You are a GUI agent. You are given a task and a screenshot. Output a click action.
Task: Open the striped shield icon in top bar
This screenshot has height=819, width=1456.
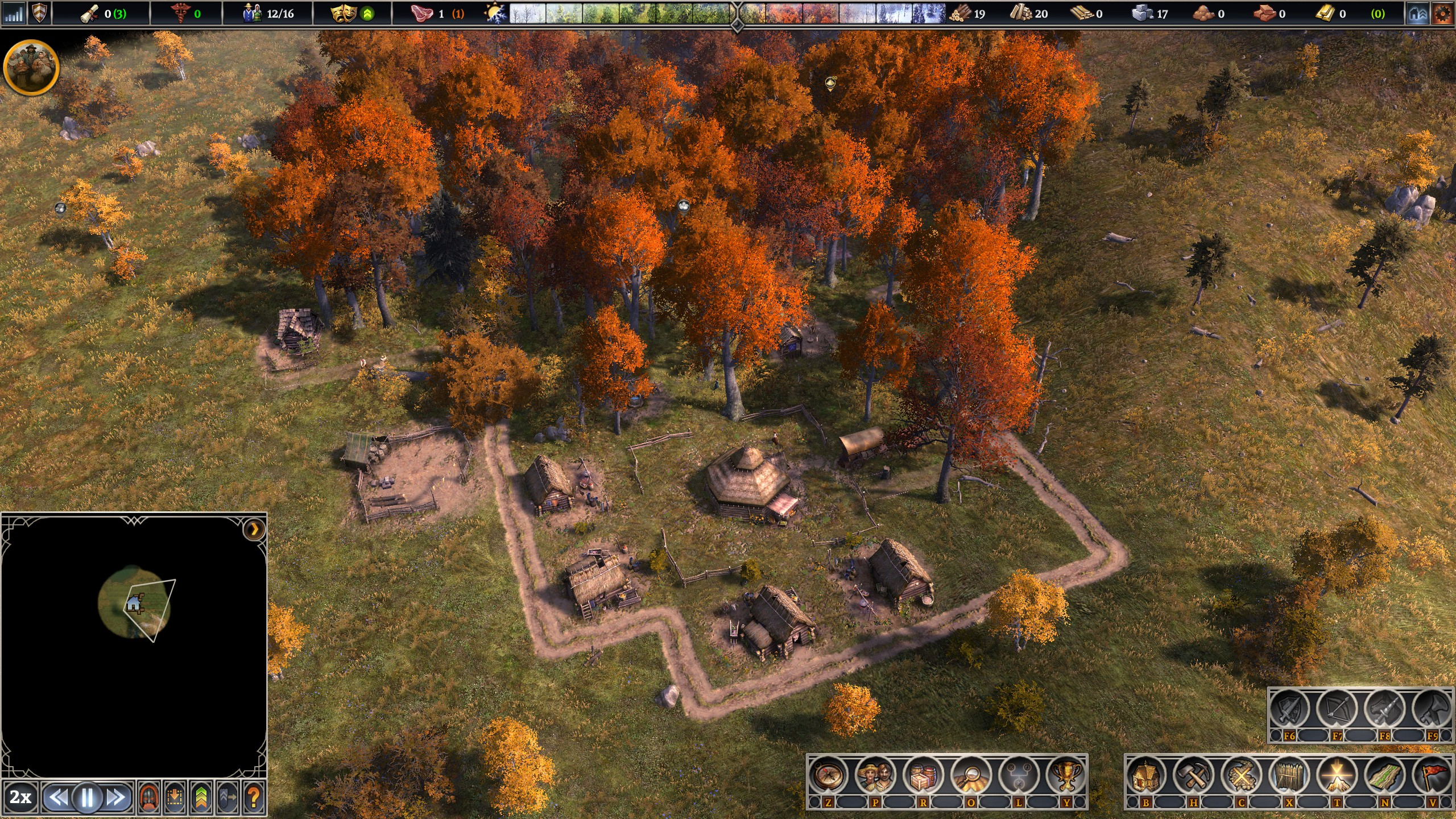(39, 13)
